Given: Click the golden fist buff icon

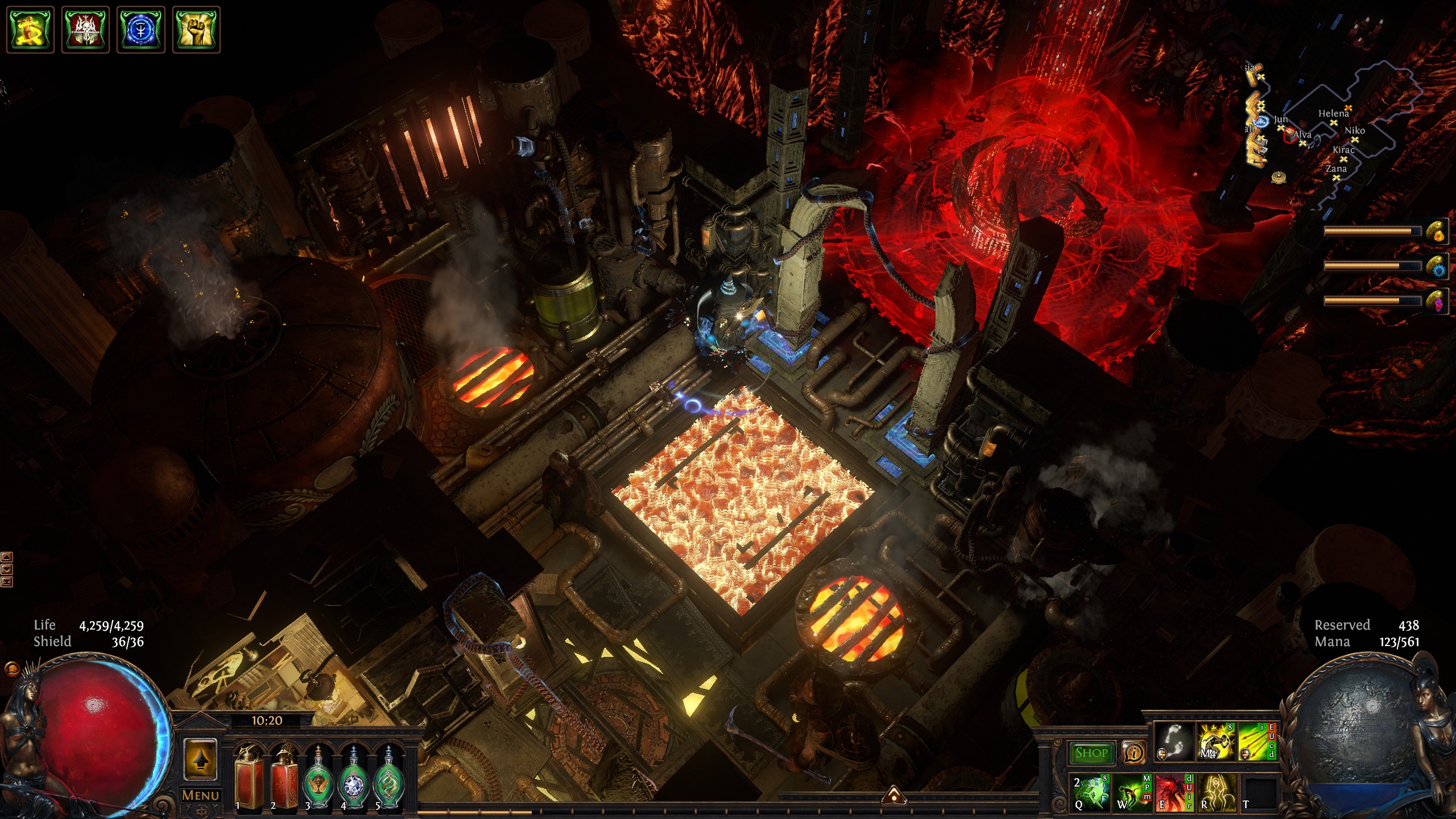Looking at the screenshot, I should click(x=196, y=30).
